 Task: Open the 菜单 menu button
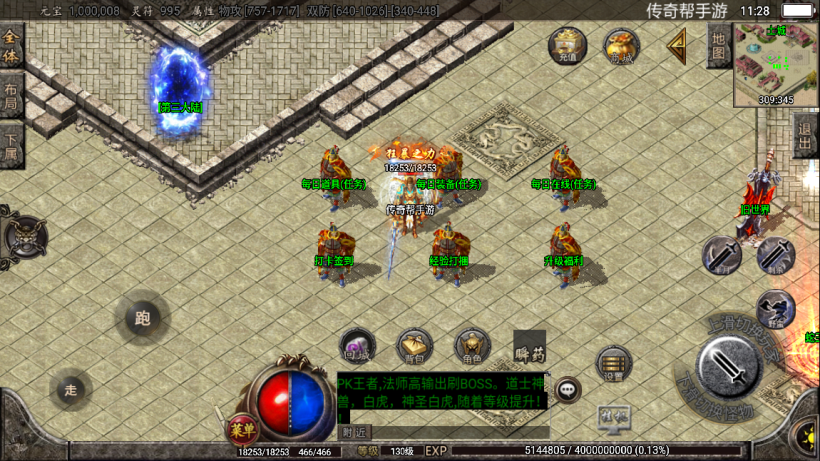tap(241, 429)
